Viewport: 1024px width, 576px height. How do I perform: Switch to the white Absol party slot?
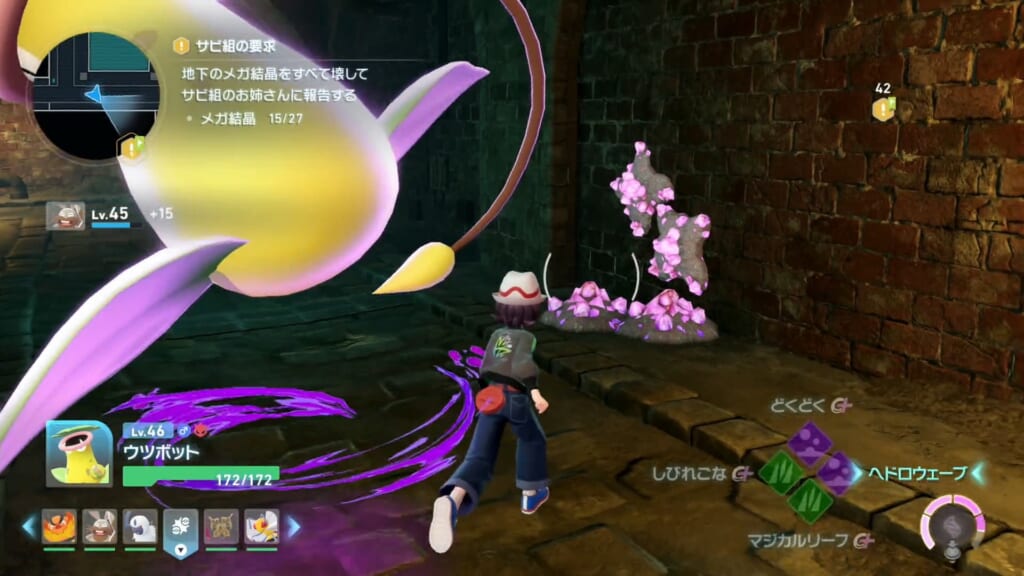(140, 526)
